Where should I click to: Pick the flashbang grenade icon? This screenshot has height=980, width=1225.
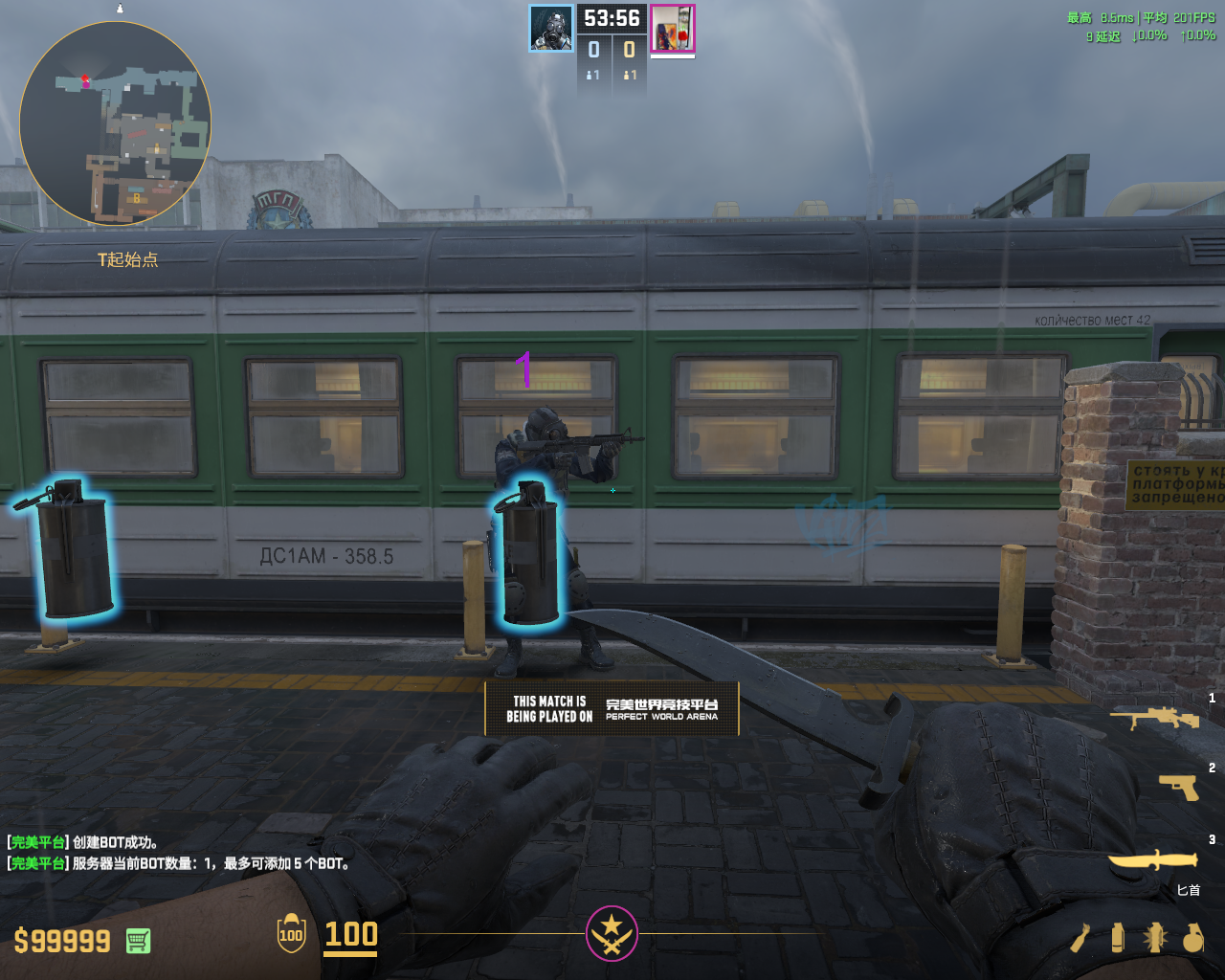(x=1154, y=938)
